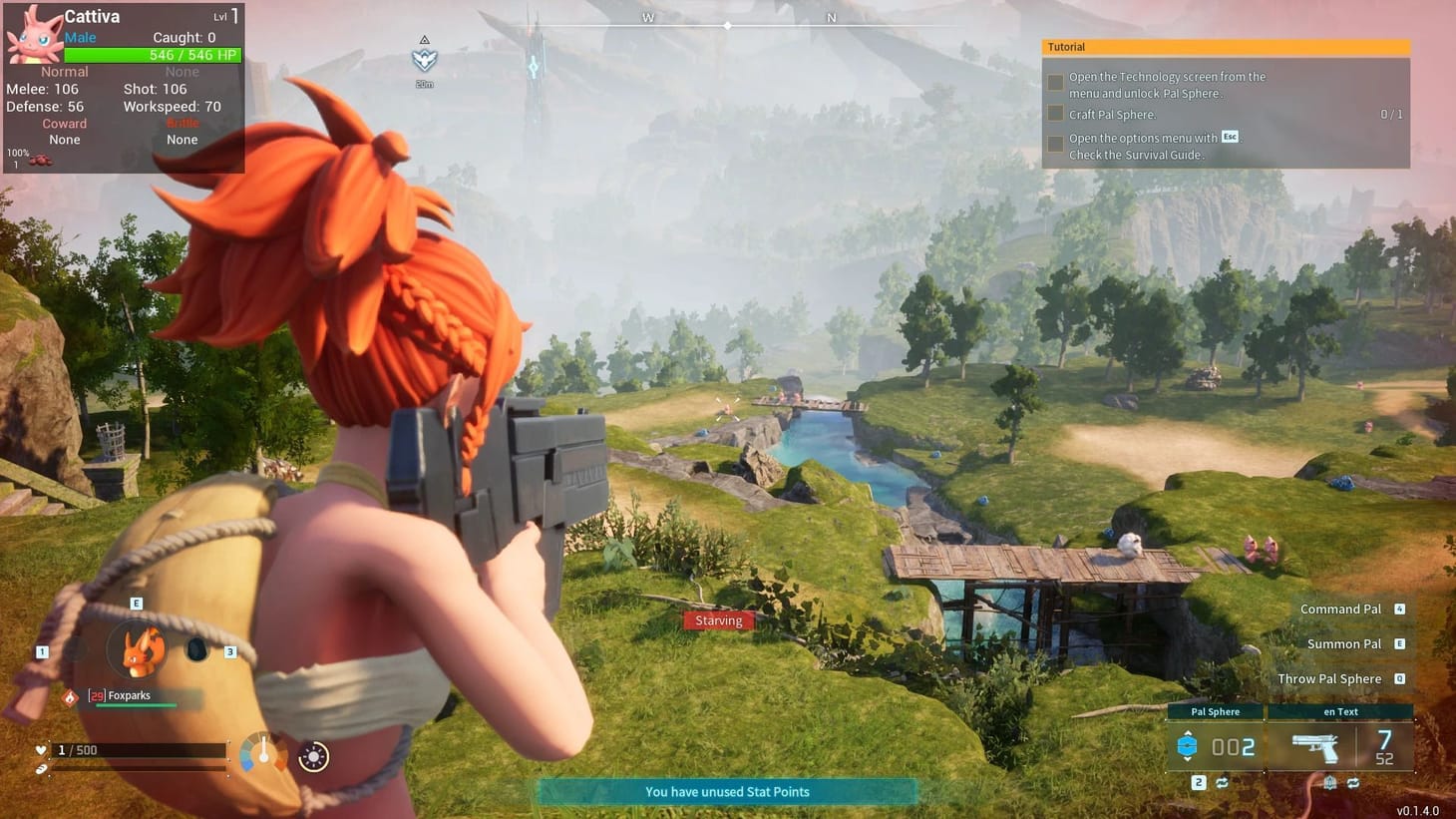Viewport: 1456px width, 819px height.
Task: Click the down arrow on the Pal Sphere selector
Action: [x=1187, y=760]
